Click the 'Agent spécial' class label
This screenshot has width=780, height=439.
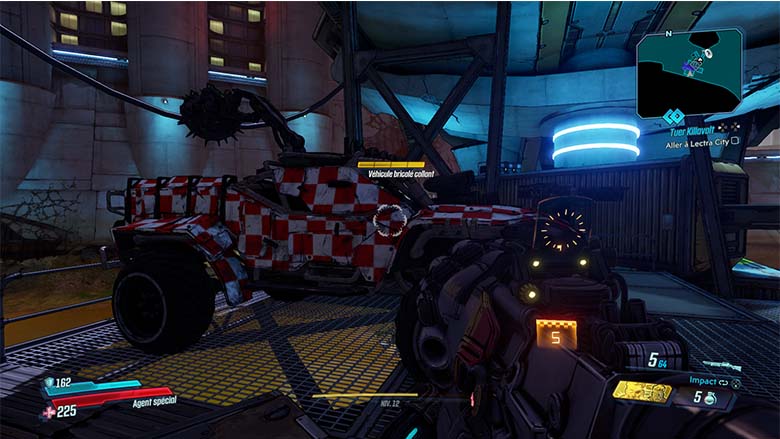153,404
